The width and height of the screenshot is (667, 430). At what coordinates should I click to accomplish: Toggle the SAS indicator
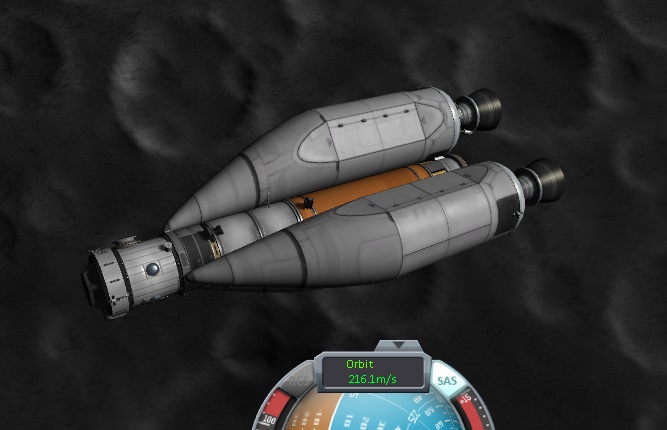445,381
